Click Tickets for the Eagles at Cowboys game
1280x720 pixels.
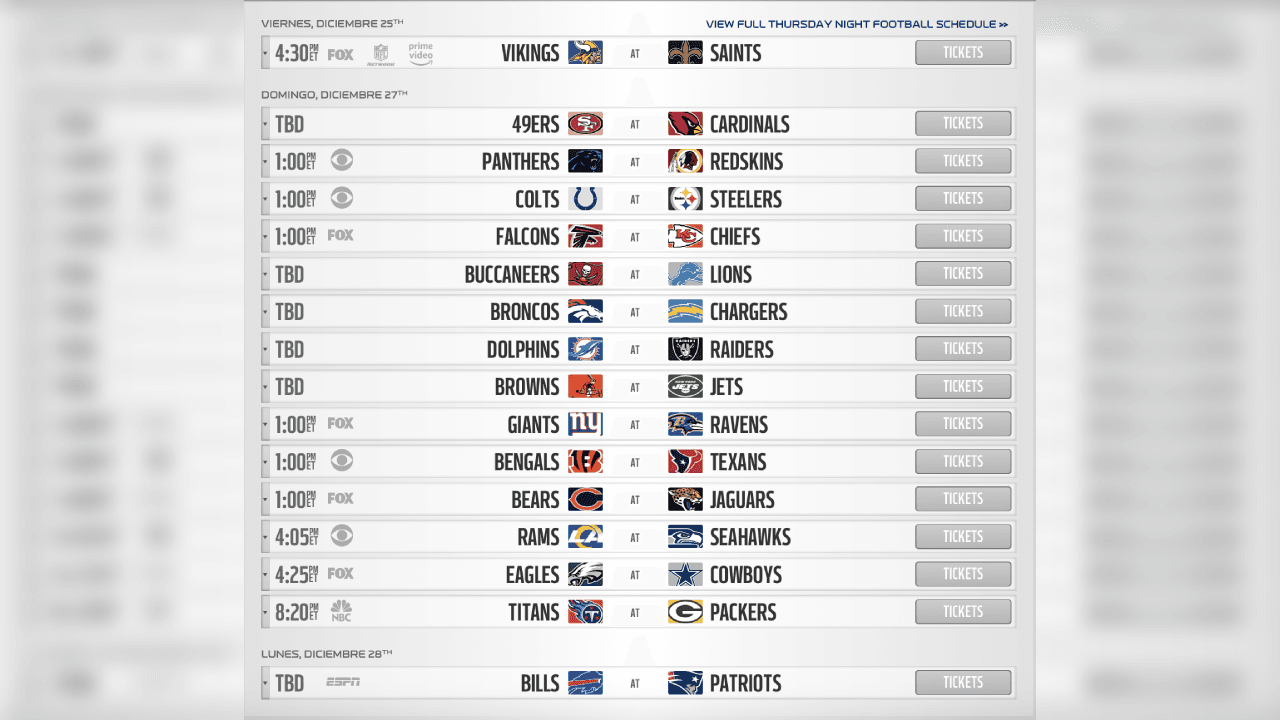[962, 574]
